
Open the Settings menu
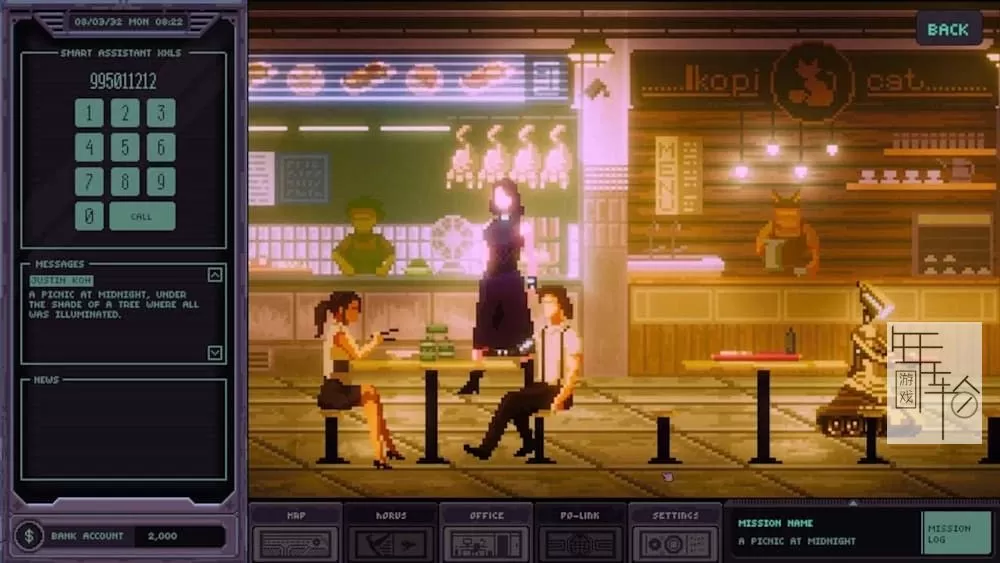tap(676, 532)
